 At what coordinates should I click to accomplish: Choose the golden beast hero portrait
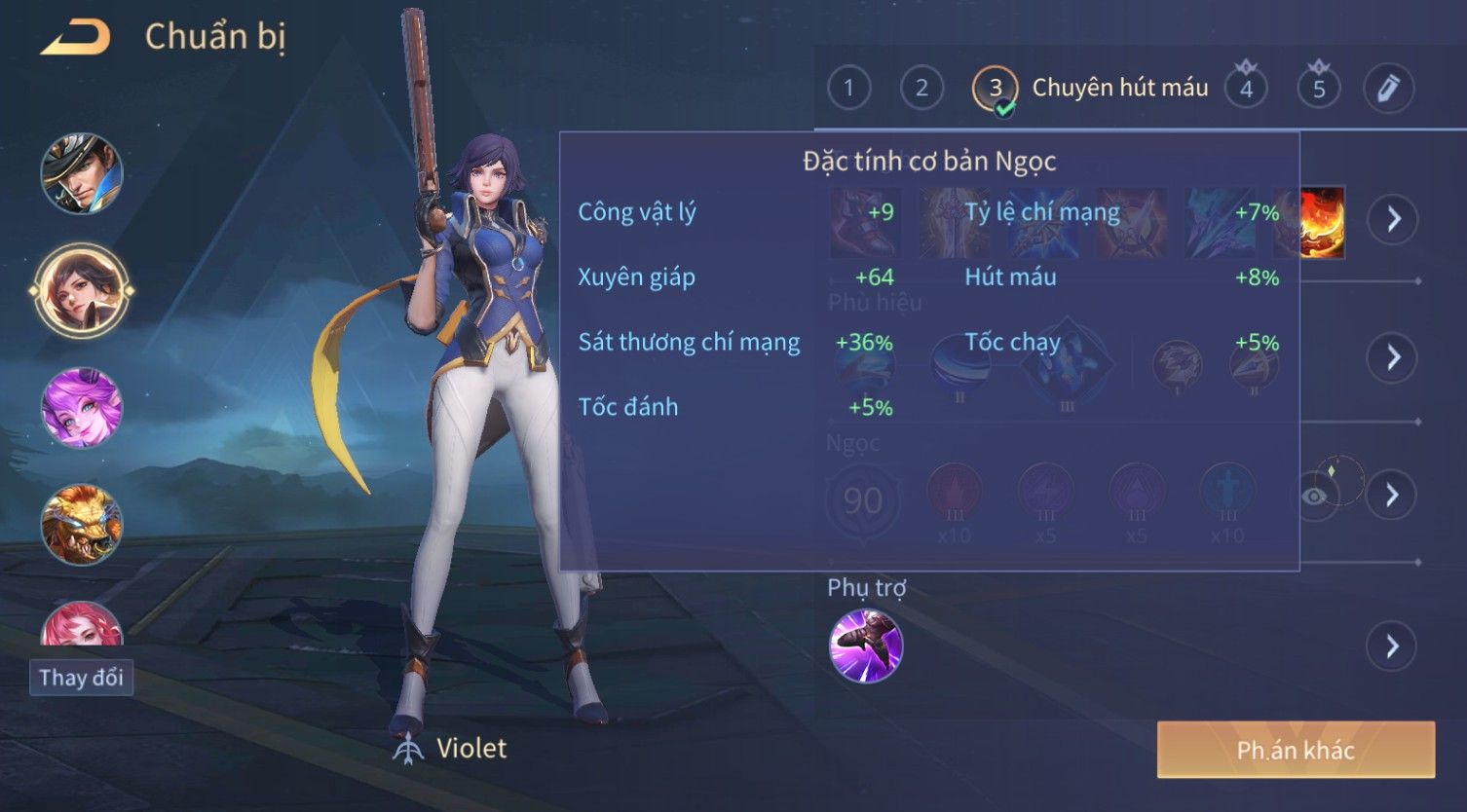tap(82, 525)
